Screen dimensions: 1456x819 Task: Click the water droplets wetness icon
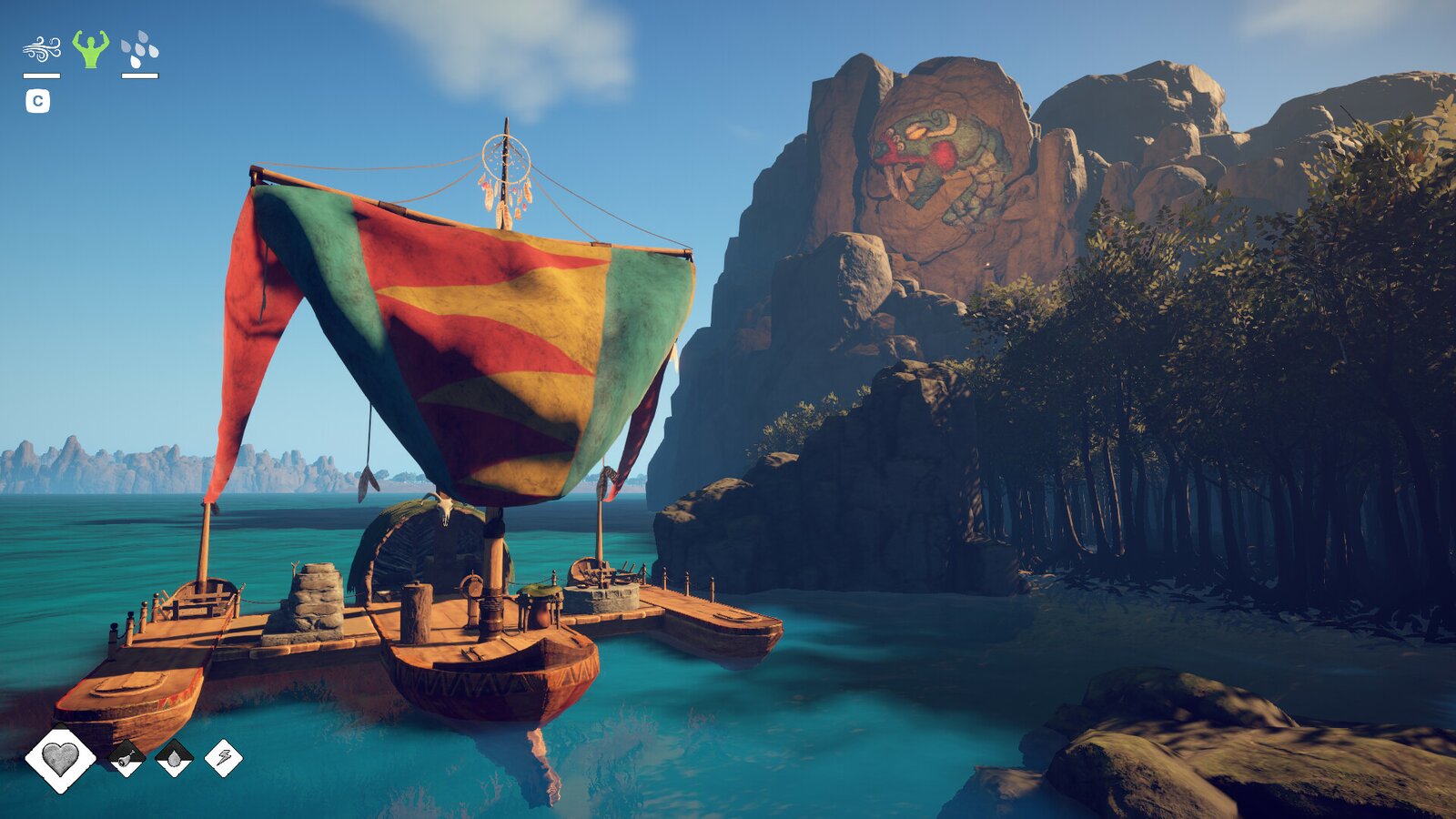pos(140,50)
